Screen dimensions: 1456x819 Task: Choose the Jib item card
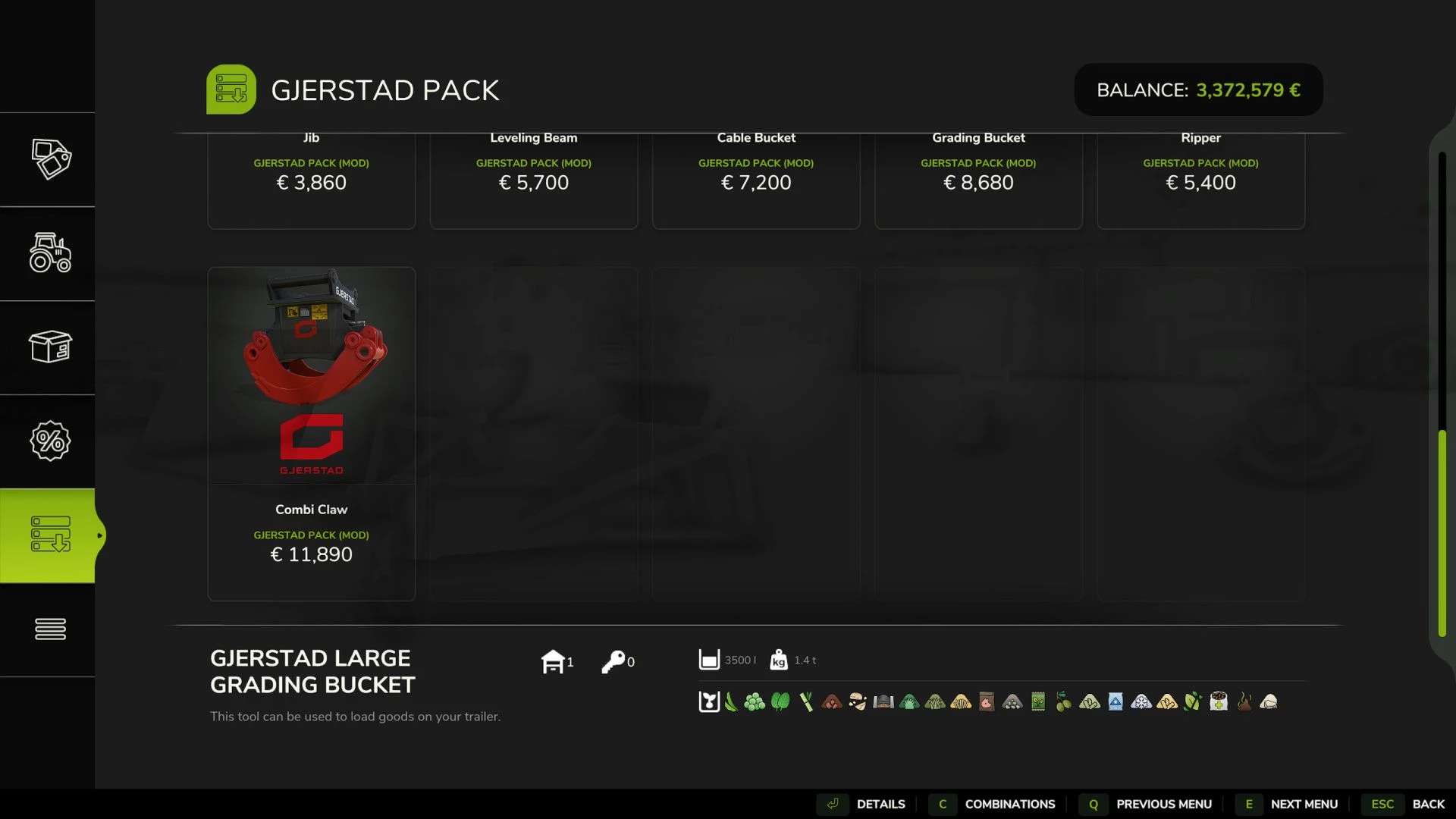[311, 180]
